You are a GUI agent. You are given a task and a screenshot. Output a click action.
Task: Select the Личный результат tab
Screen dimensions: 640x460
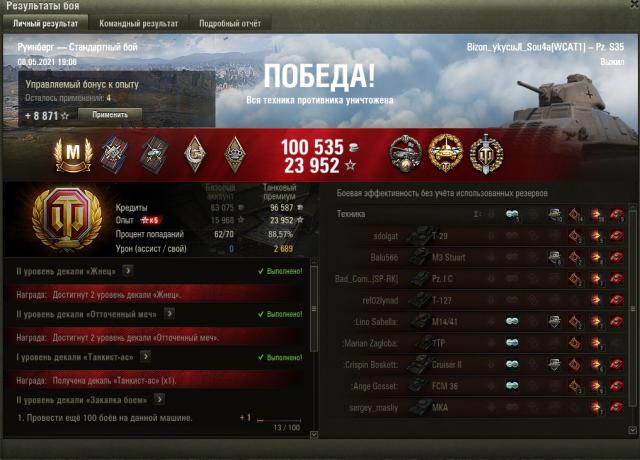pos(45,22)
